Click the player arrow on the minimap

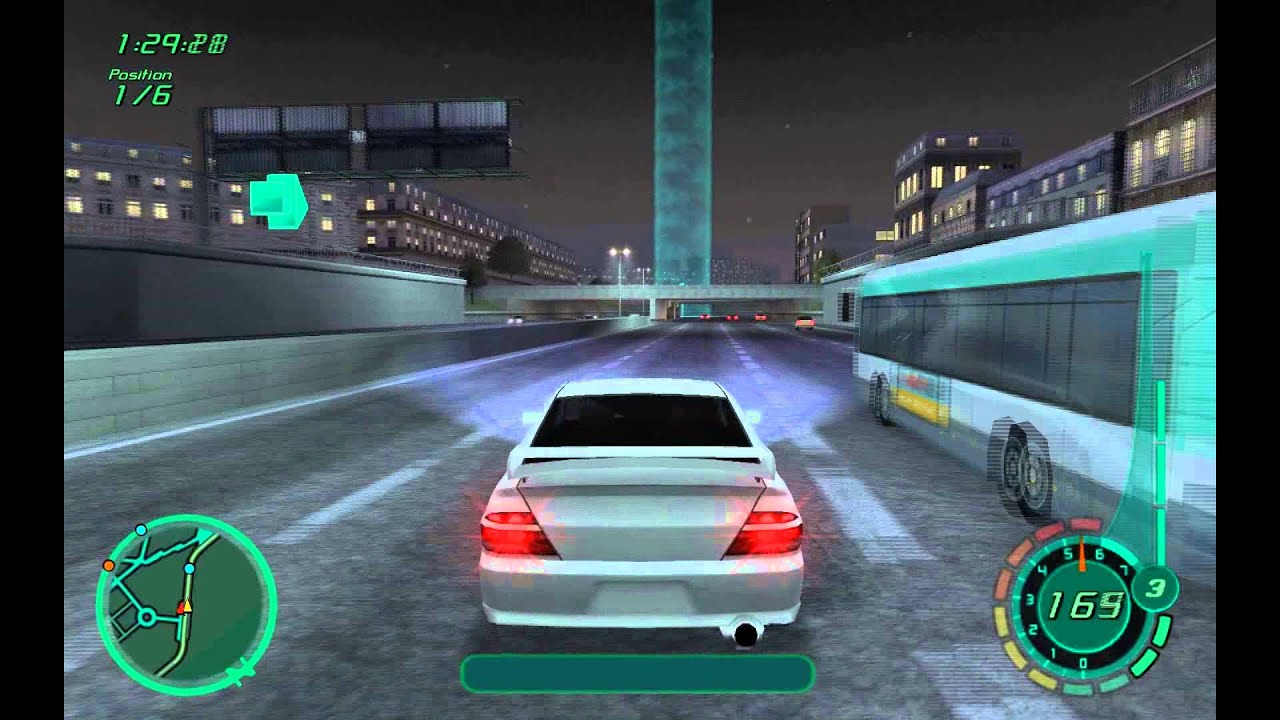click(x=188, y=606)
